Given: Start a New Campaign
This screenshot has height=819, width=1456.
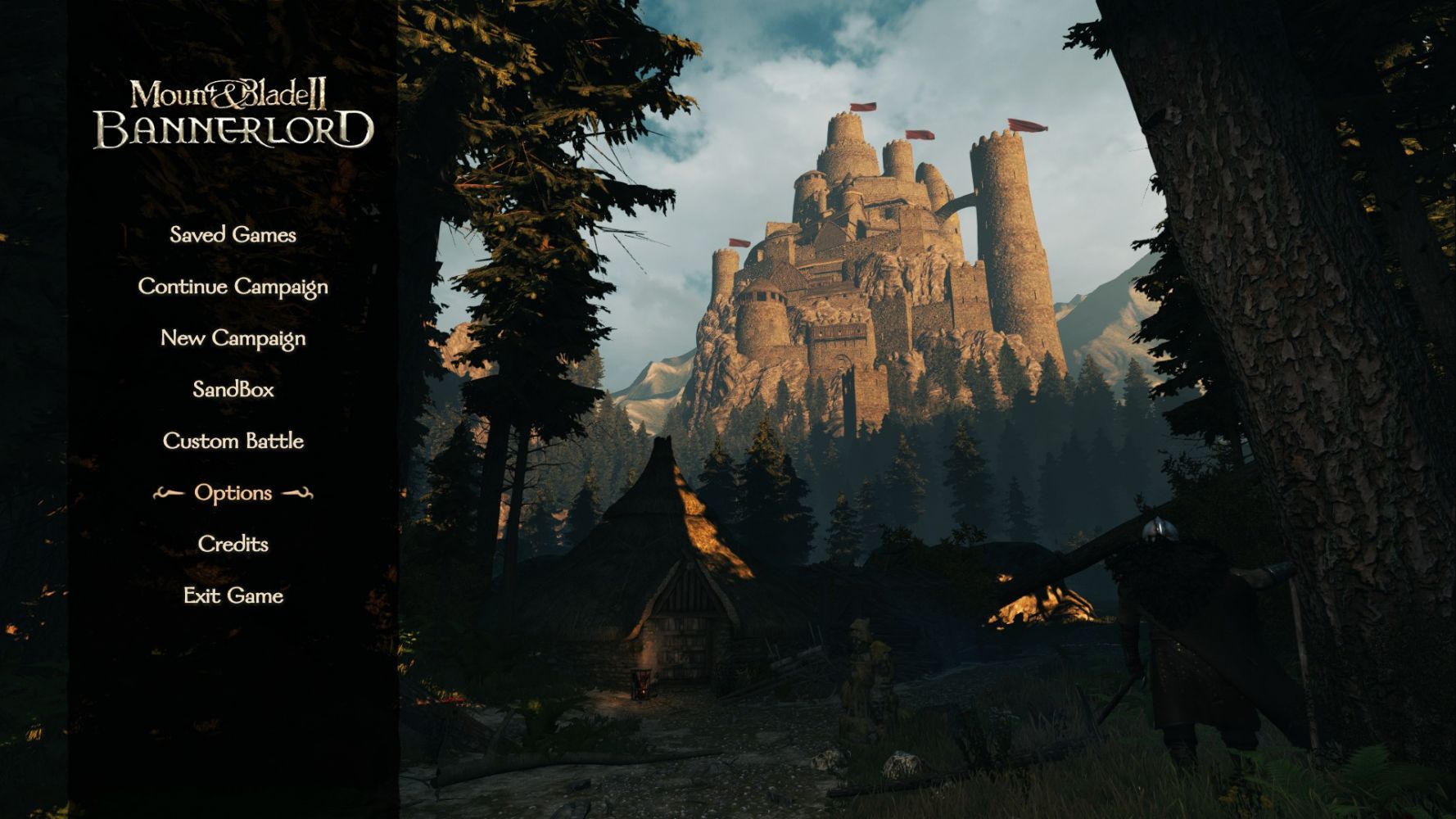Looking at the screenshot, I should click(x=233, y=338).
